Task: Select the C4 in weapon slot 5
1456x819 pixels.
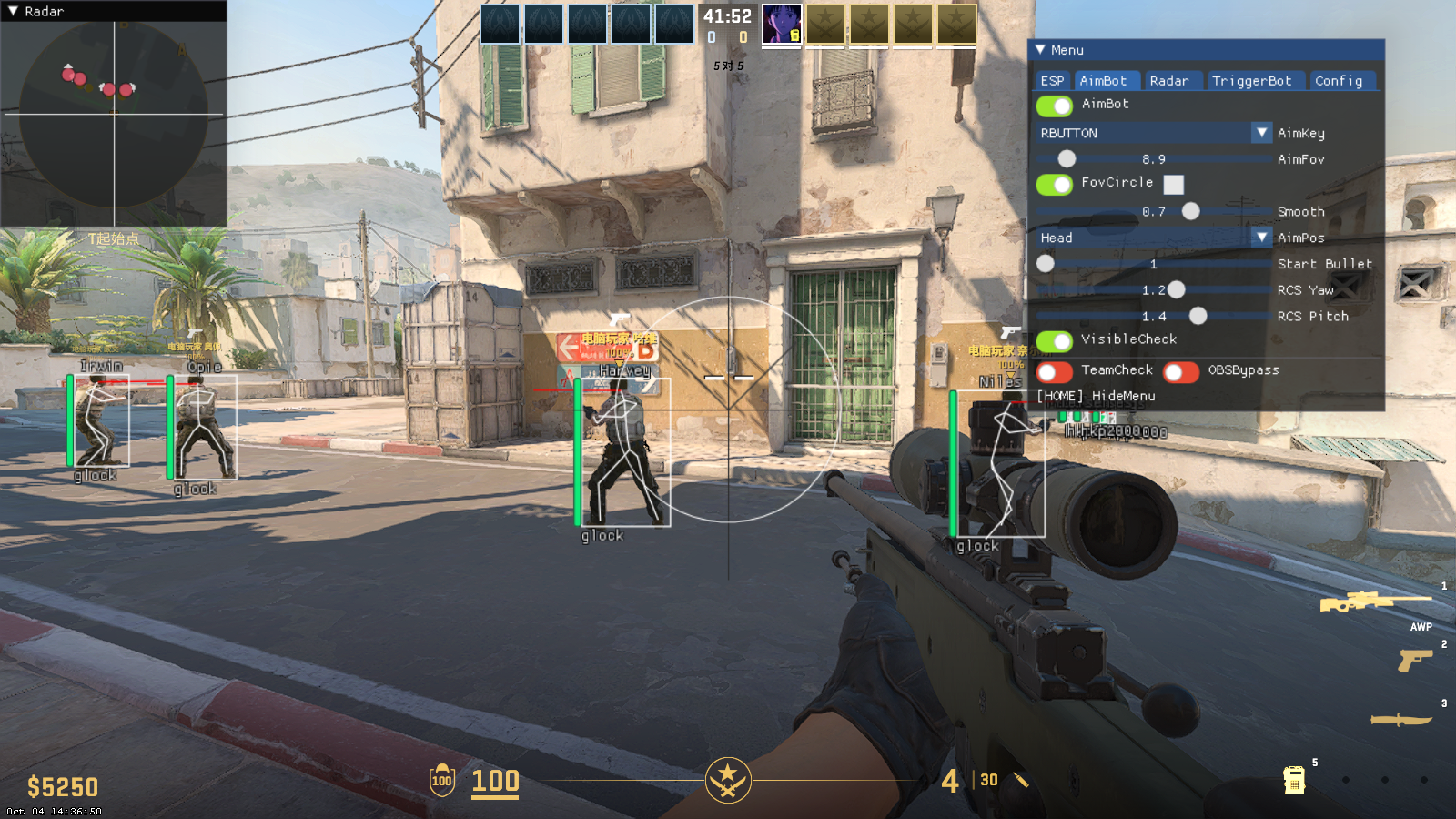Action: coord(1294,778)
